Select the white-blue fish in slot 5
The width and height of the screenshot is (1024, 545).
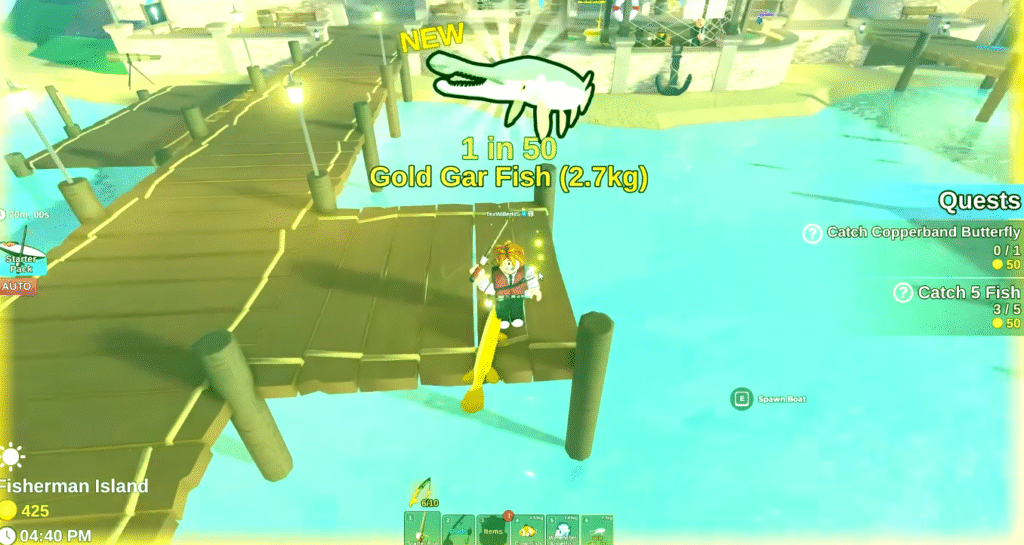coord(562,529)
